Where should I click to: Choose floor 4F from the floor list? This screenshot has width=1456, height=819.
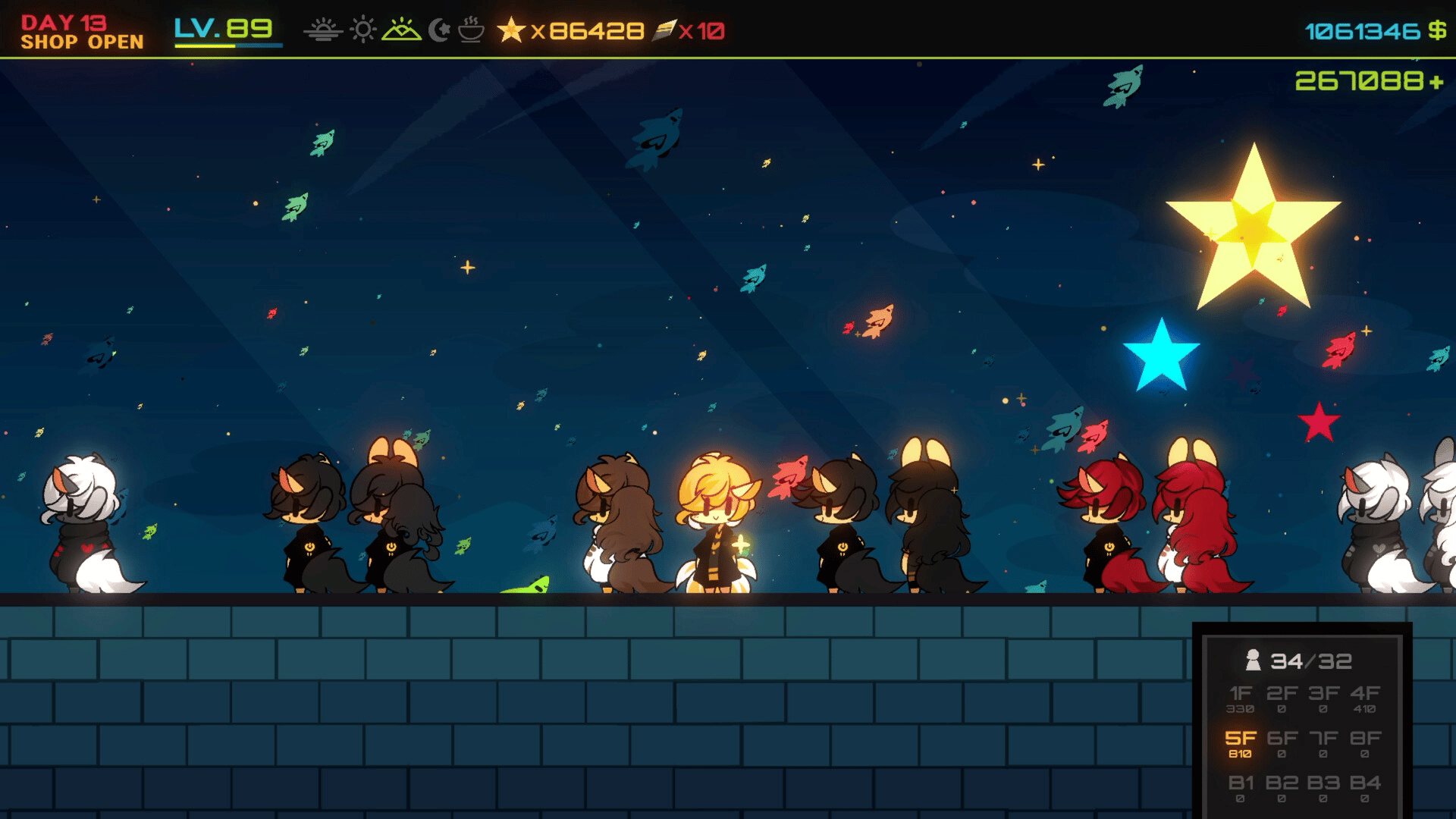click(x=1364, y=698)
